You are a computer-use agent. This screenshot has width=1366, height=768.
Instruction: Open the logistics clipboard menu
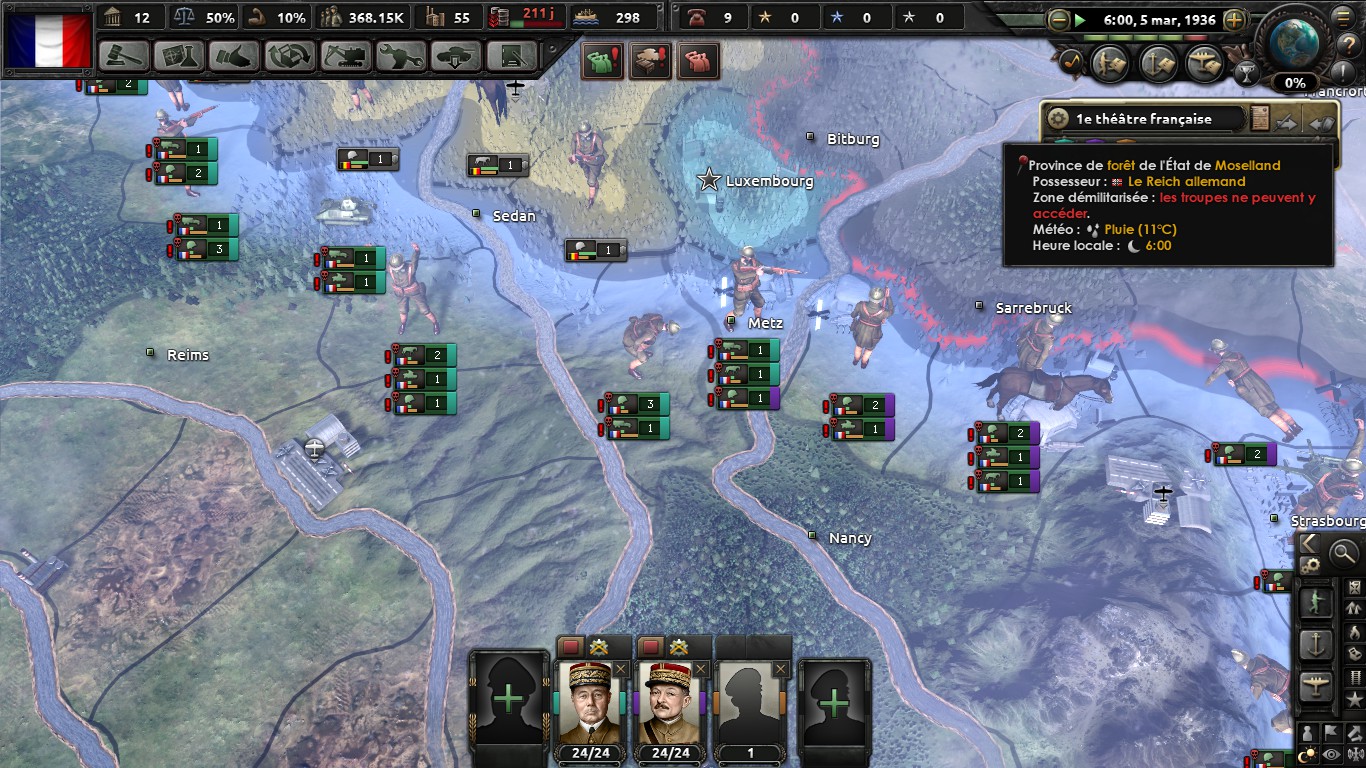[x=512, y=56]
